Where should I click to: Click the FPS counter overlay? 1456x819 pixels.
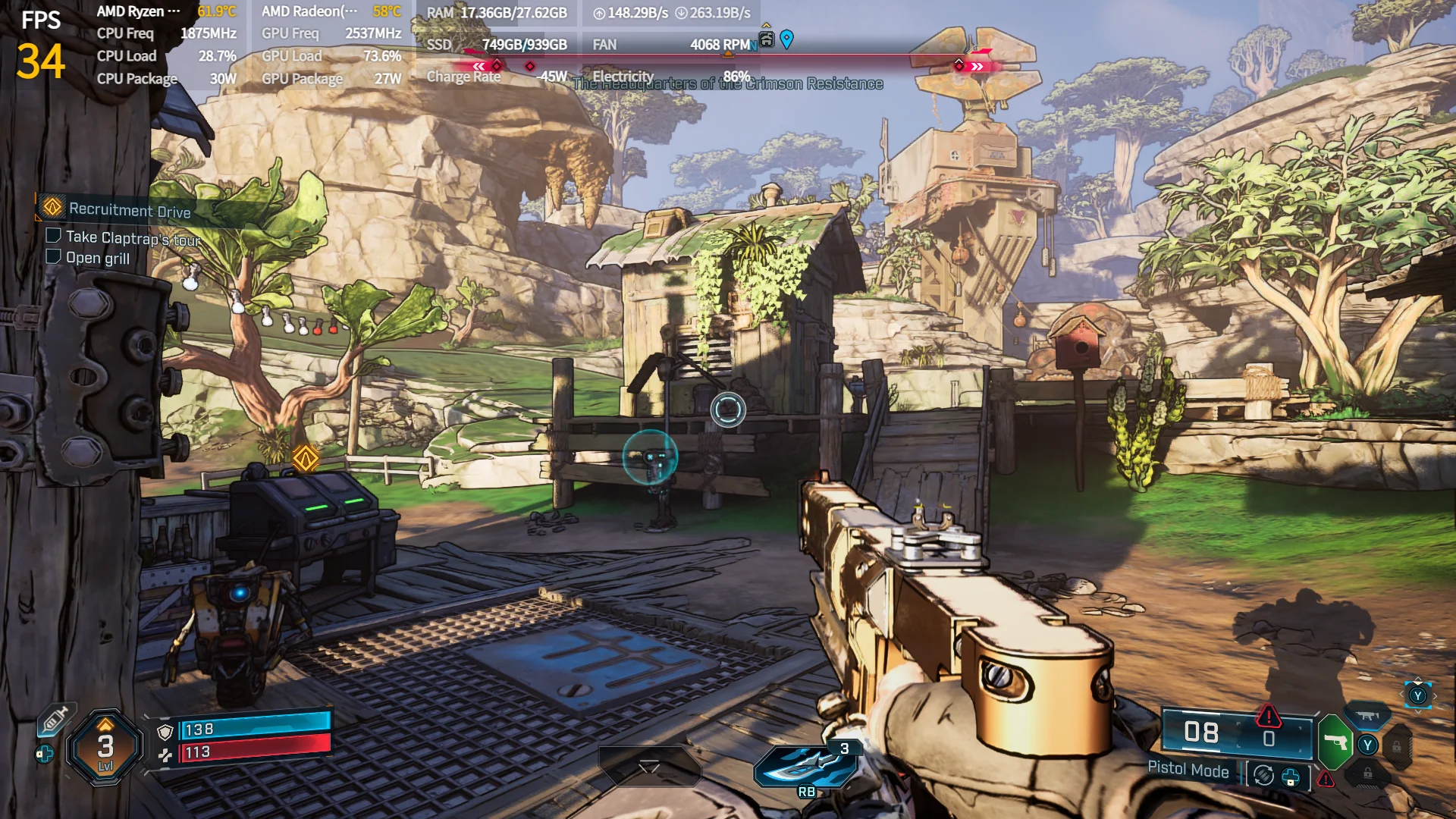pos(40,47)
